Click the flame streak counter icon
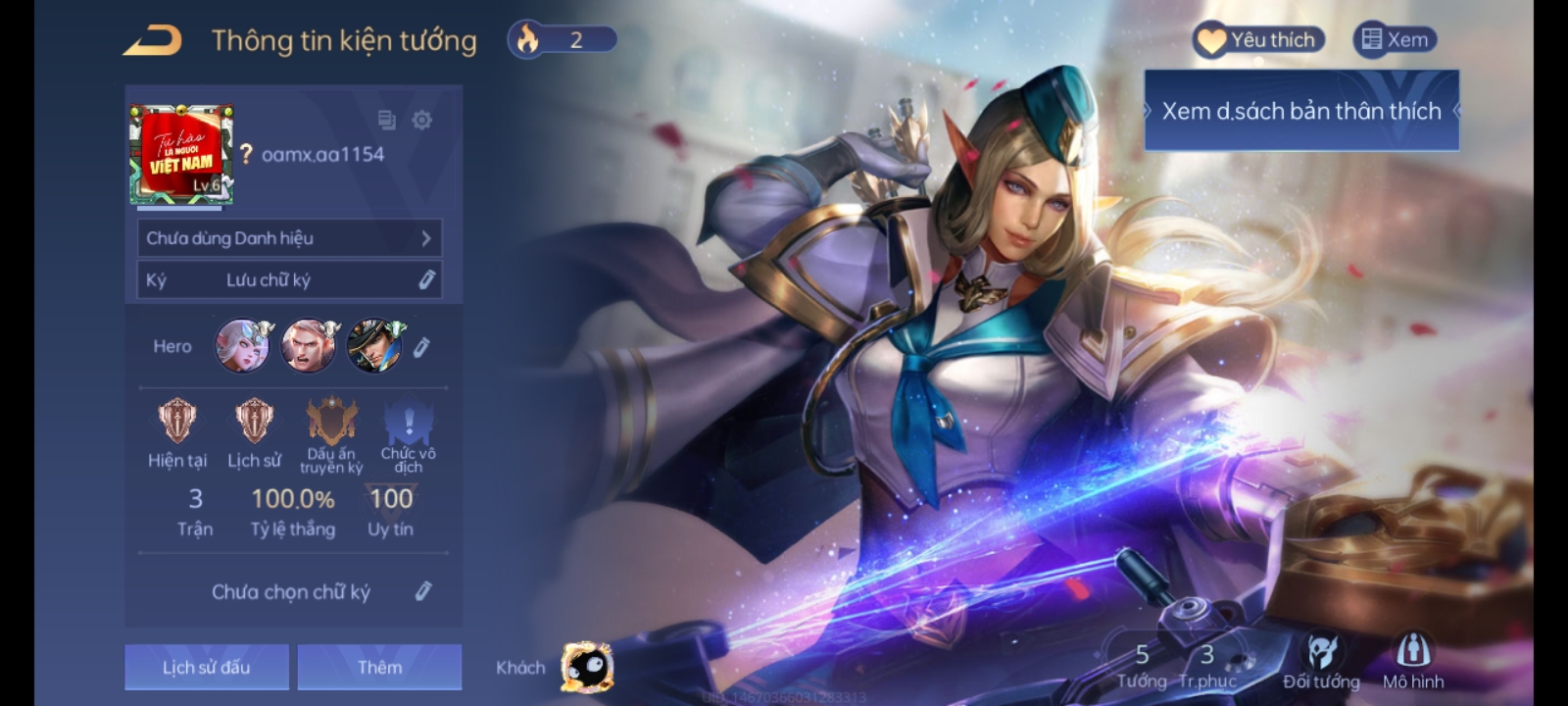Viewport: 1568px width, 706px height. [527, 39]
